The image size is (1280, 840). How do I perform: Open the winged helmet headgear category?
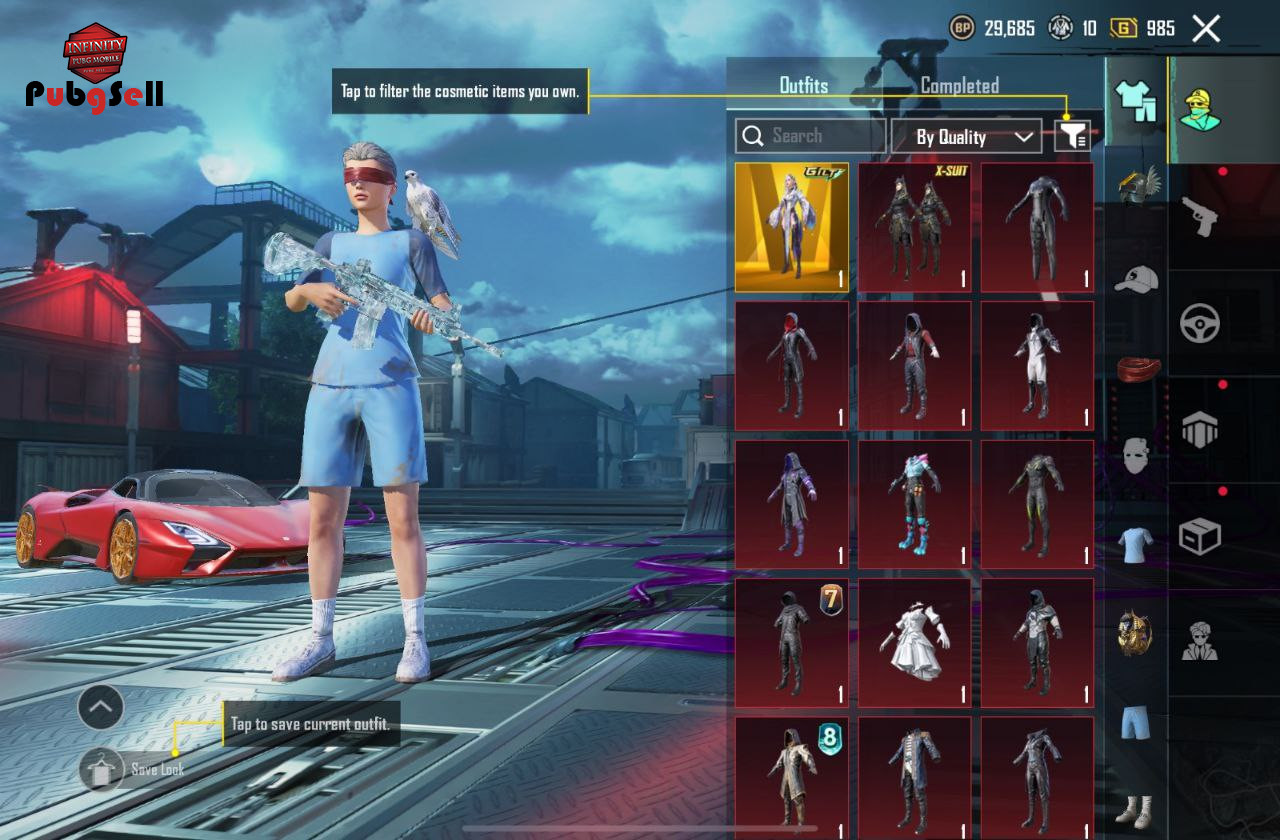point(1137,187)
